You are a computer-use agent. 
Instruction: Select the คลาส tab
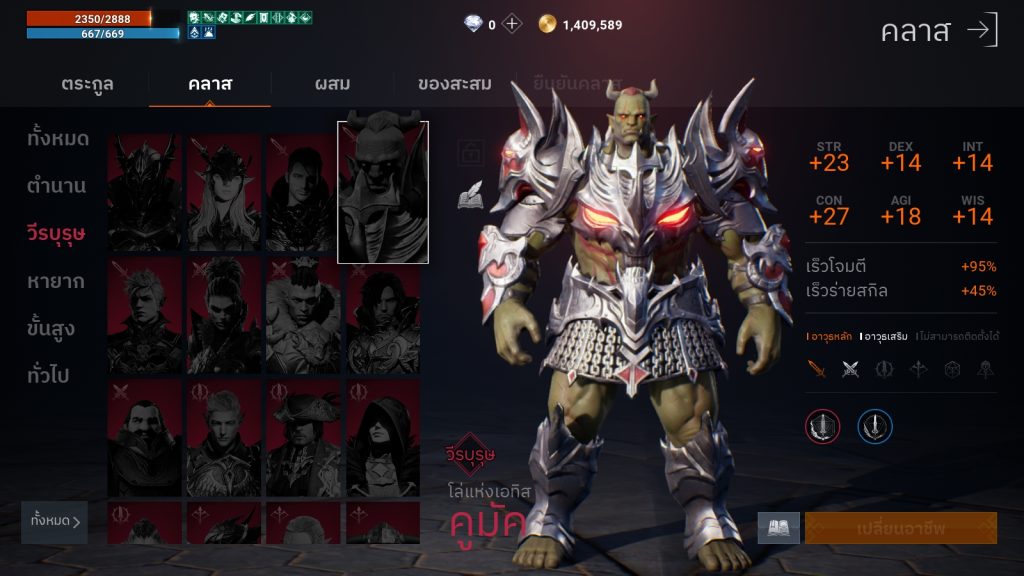tap(210, 84)
